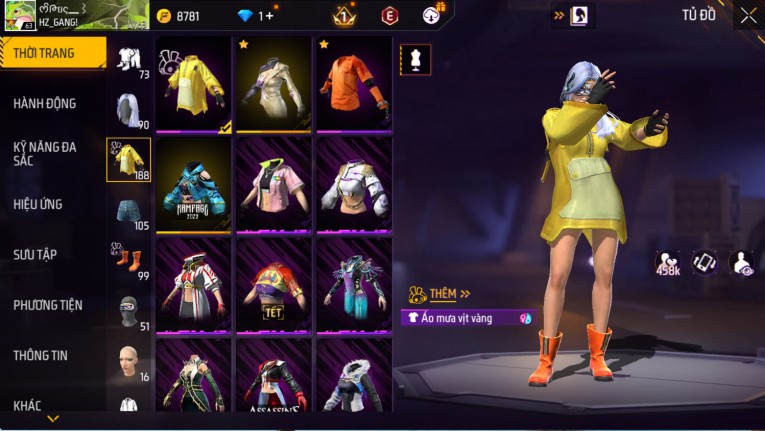Select the Tết orange top tile
This screenshot has height=431, width=765.
click(274, 285)
